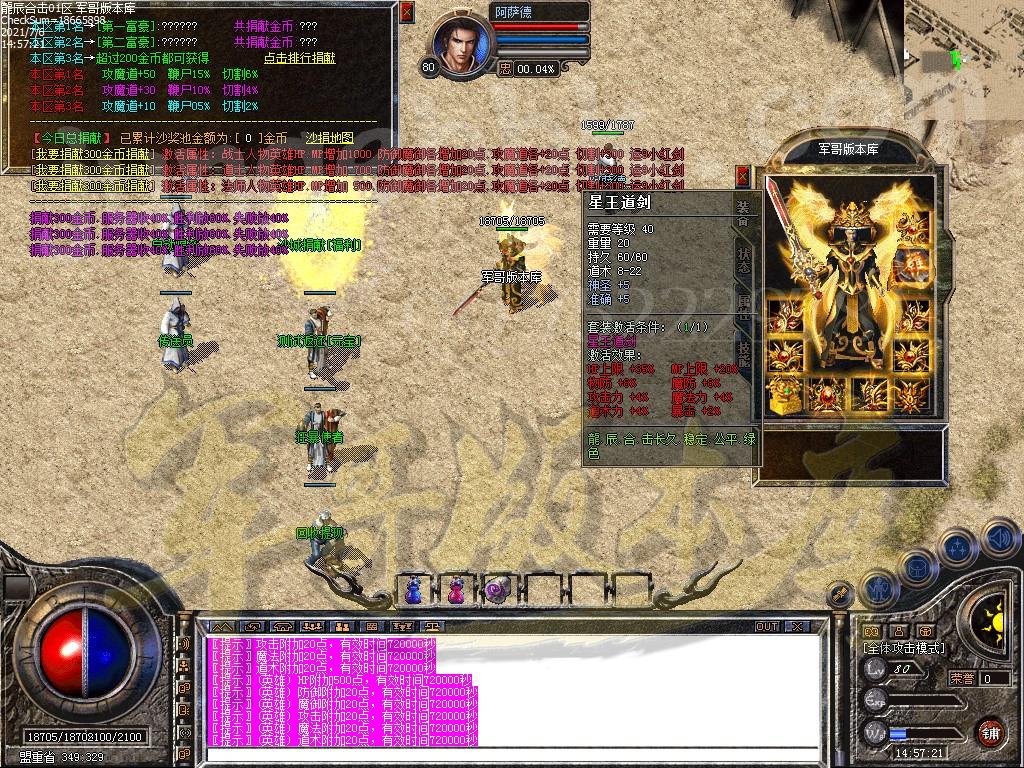The width and height of the screenshot is (1024, 768).
Task: Click the 点击排行捐献 ranking donation link
Action: [299, 58]
